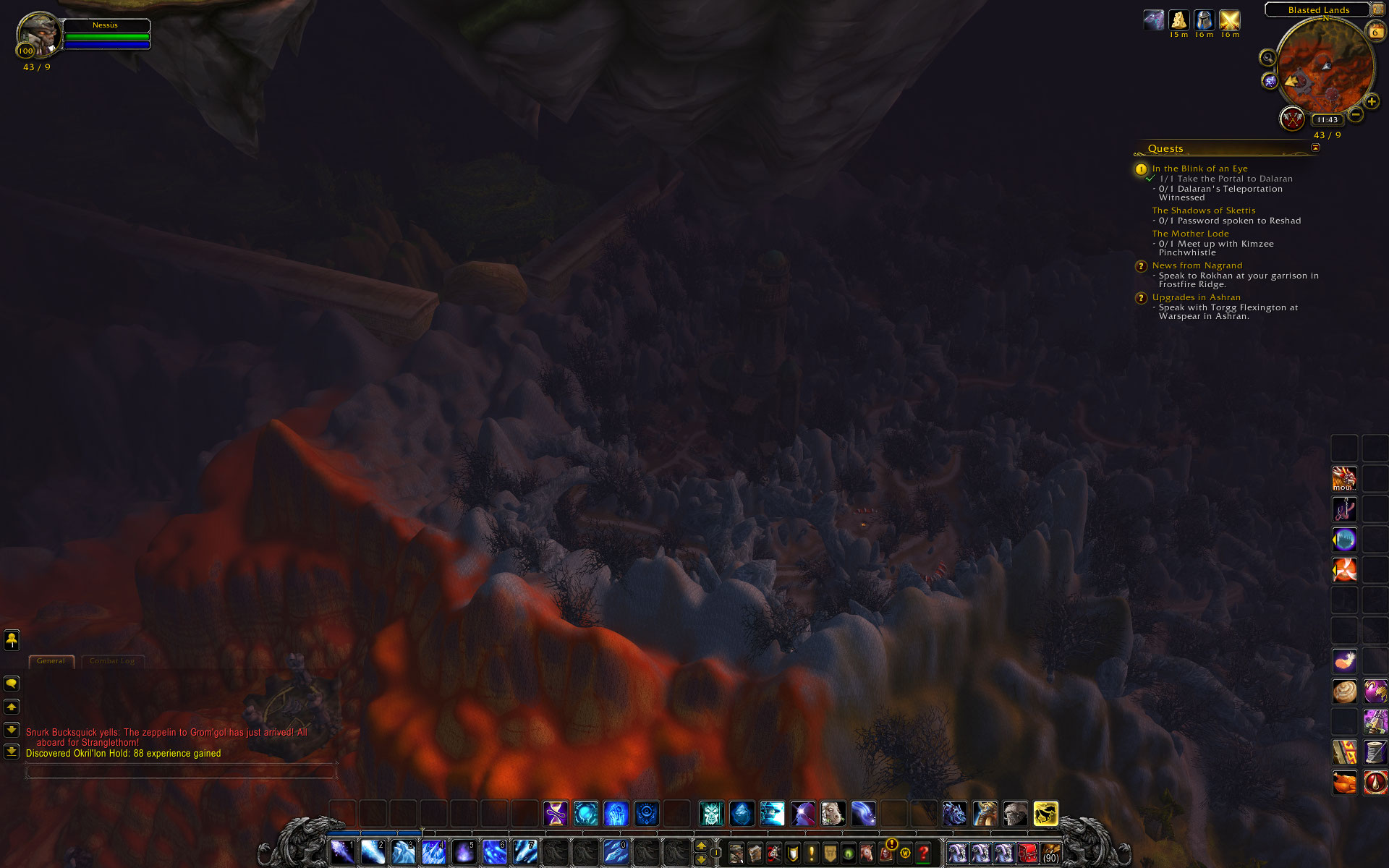Viewport: 1389px width, 868px height.
Task: Open the minimap tracking magnifier button
Action: 1267,58
